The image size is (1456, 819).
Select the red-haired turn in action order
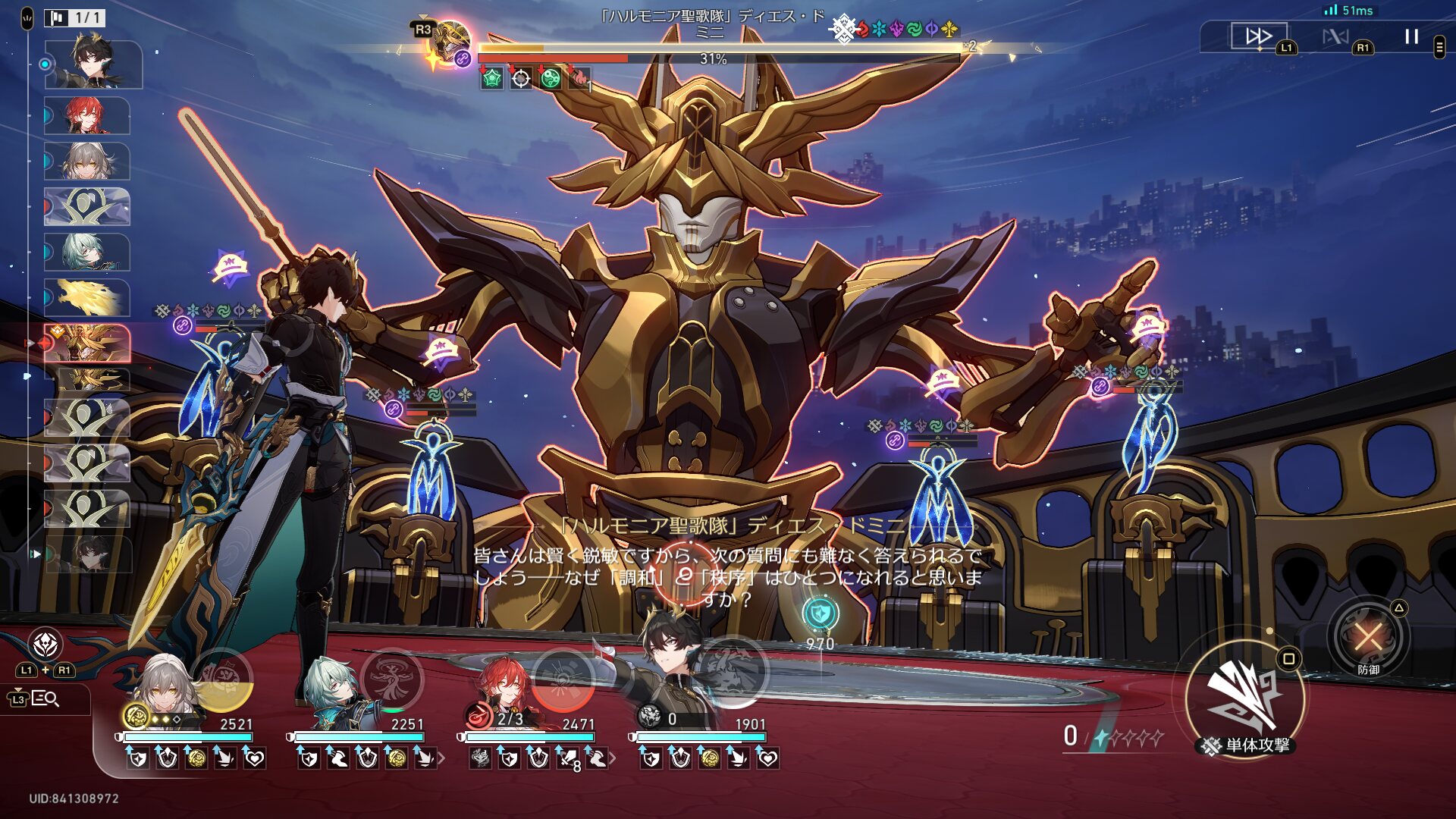pos(87,116)
